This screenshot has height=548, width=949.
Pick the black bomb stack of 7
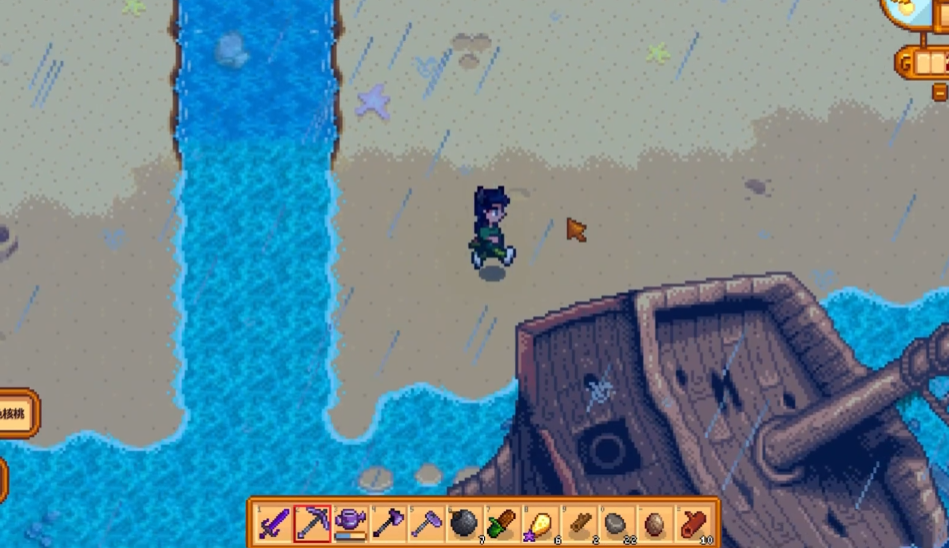coord(463,522)
